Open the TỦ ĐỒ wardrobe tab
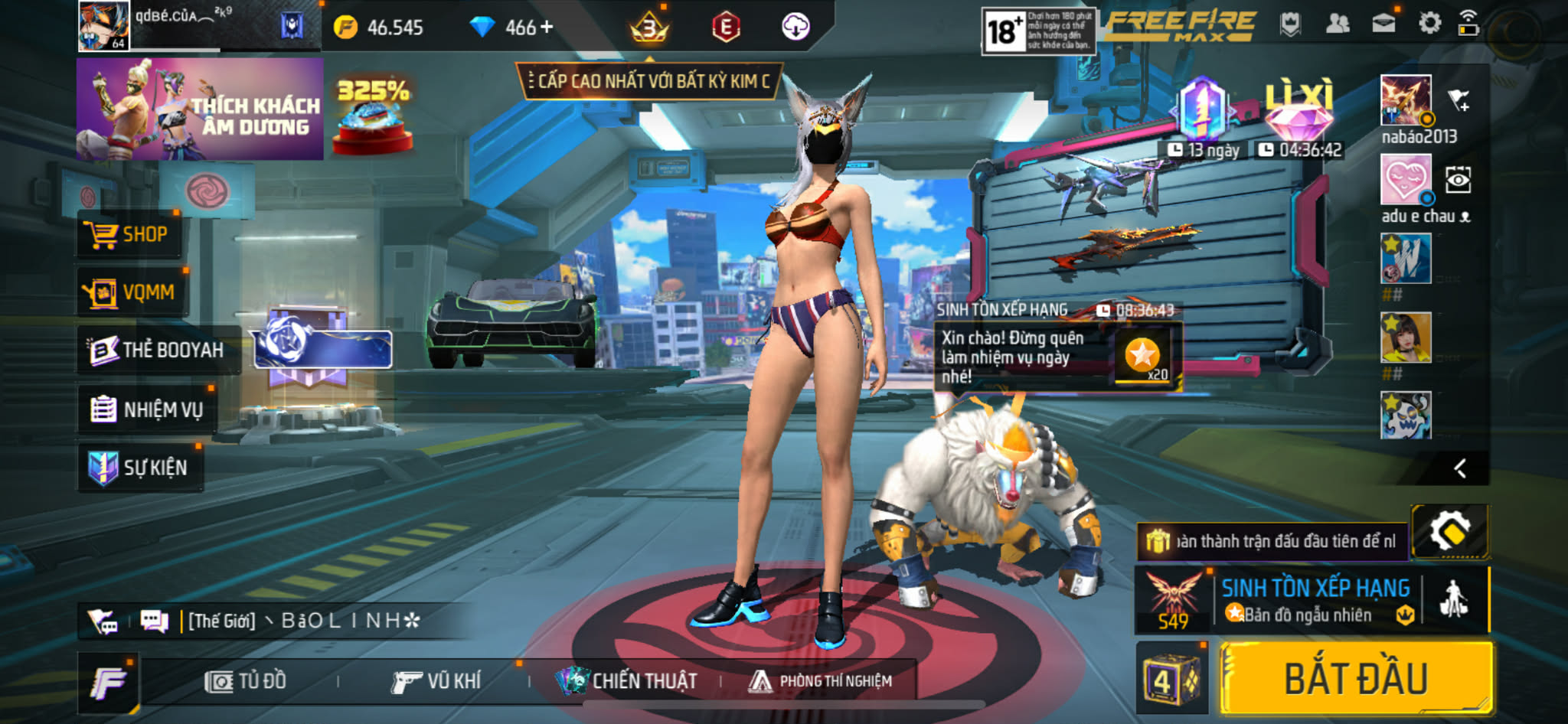Screen dimensions: 1568x724 [247, 681]
